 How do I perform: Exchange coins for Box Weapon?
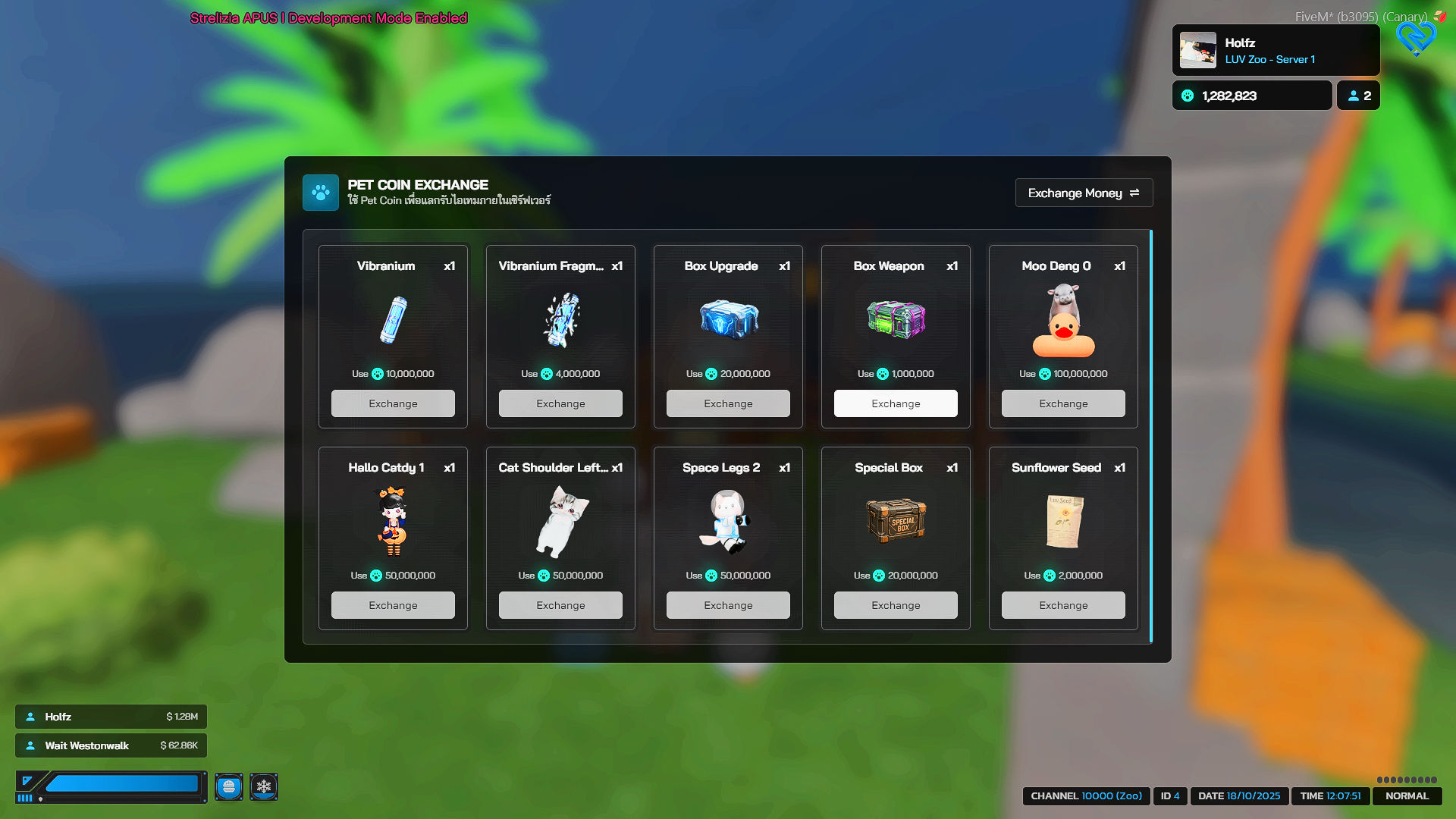[896, 403]
